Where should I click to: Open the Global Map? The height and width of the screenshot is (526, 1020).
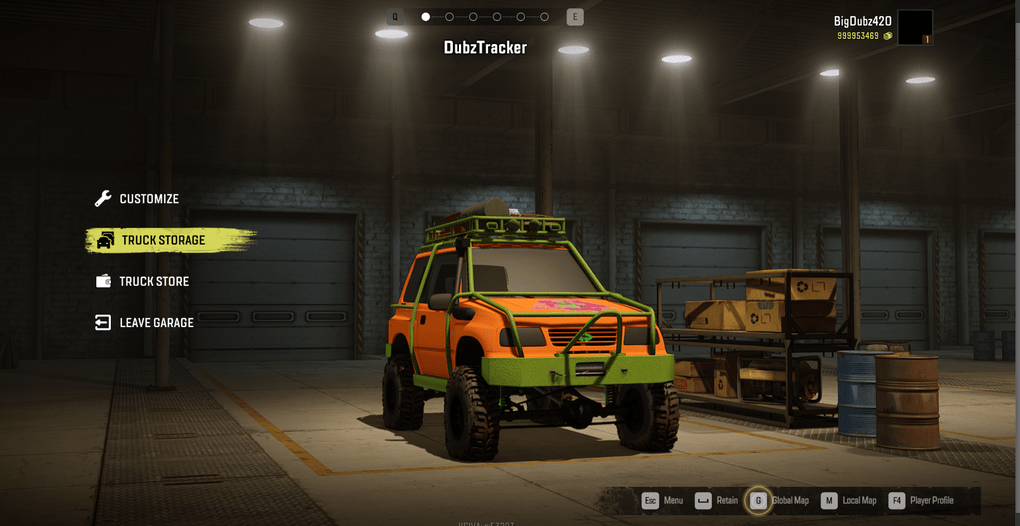(779, 500)
